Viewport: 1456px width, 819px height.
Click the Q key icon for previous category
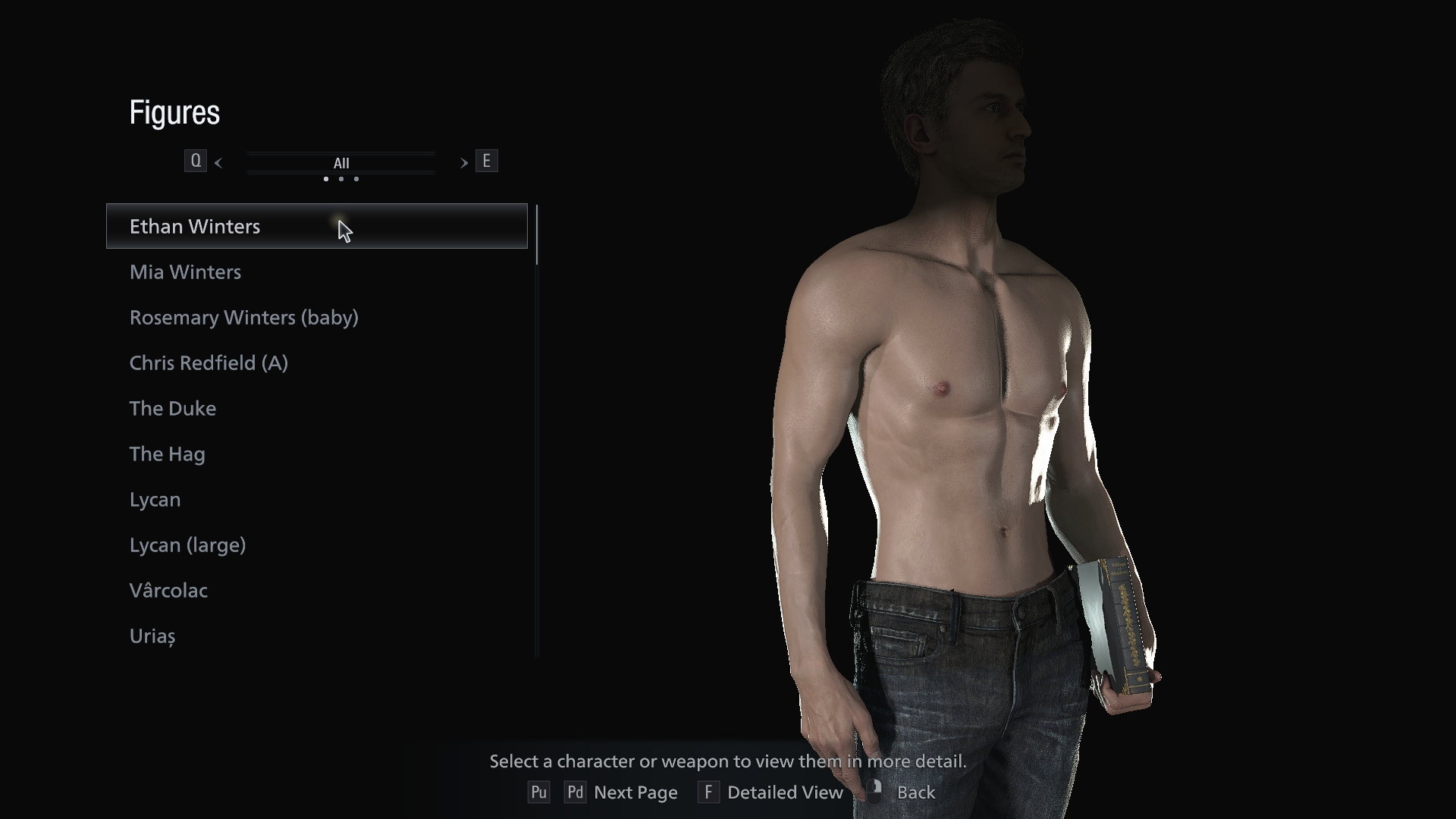point(196,161)
